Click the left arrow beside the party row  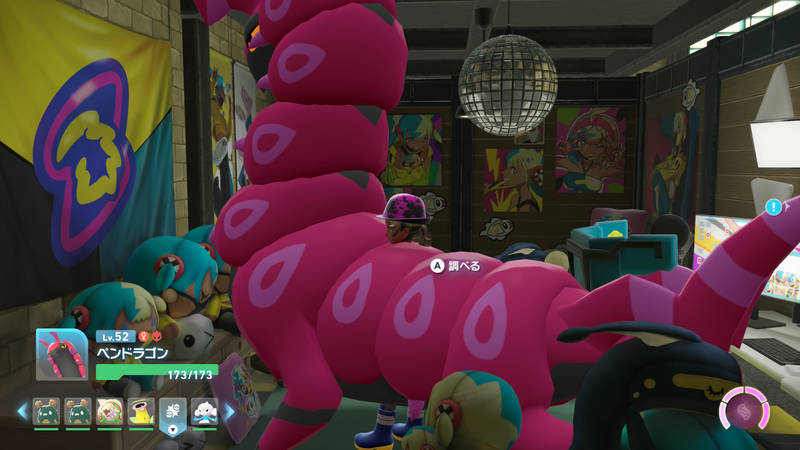[x=20, y=411]
